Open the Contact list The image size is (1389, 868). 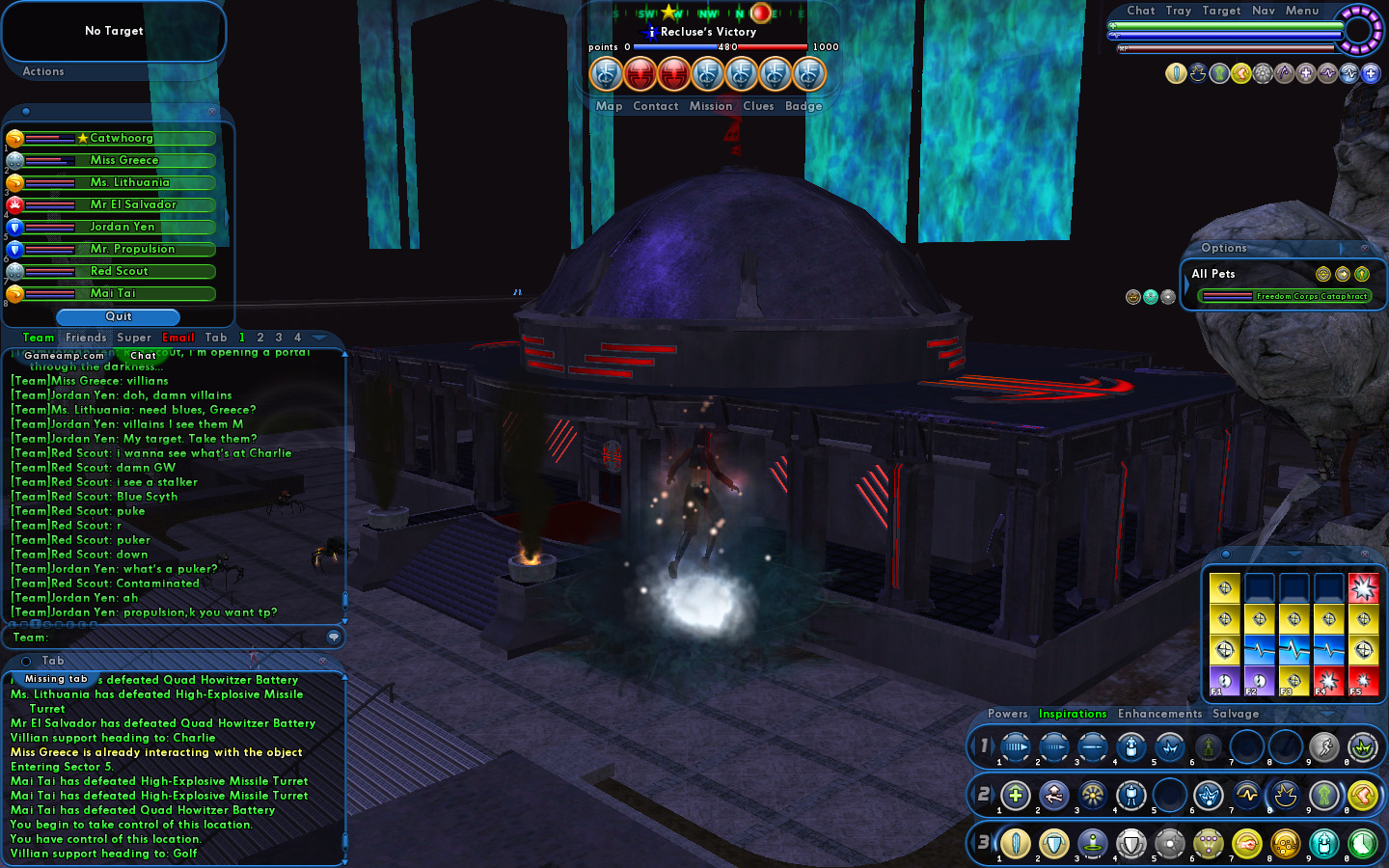656,106
